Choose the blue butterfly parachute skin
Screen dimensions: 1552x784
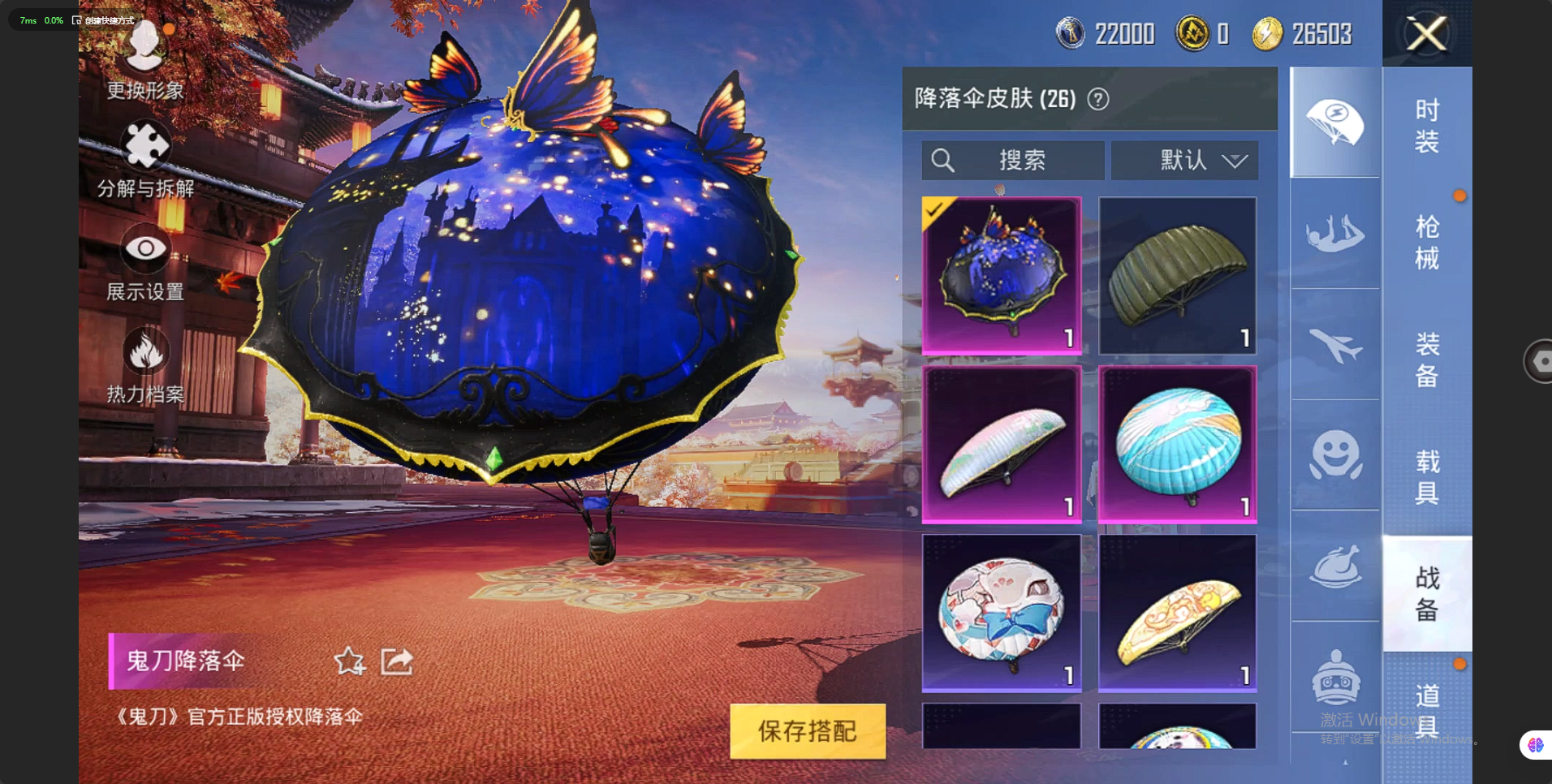click(x=1001, y=275)
